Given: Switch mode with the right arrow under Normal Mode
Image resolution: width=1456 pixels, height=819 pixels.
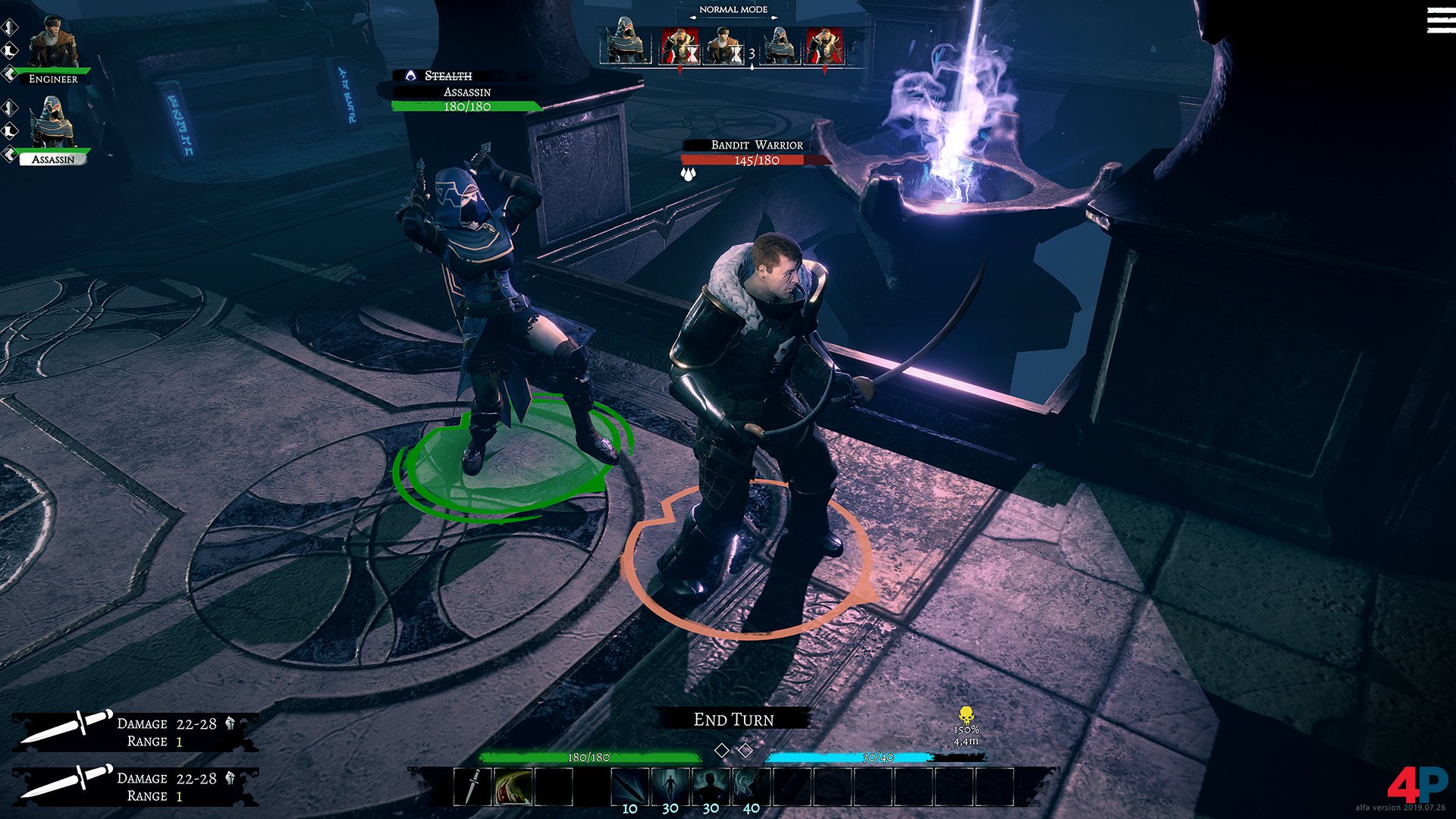Looking at the screenshot, I should [x=773, y=19].
